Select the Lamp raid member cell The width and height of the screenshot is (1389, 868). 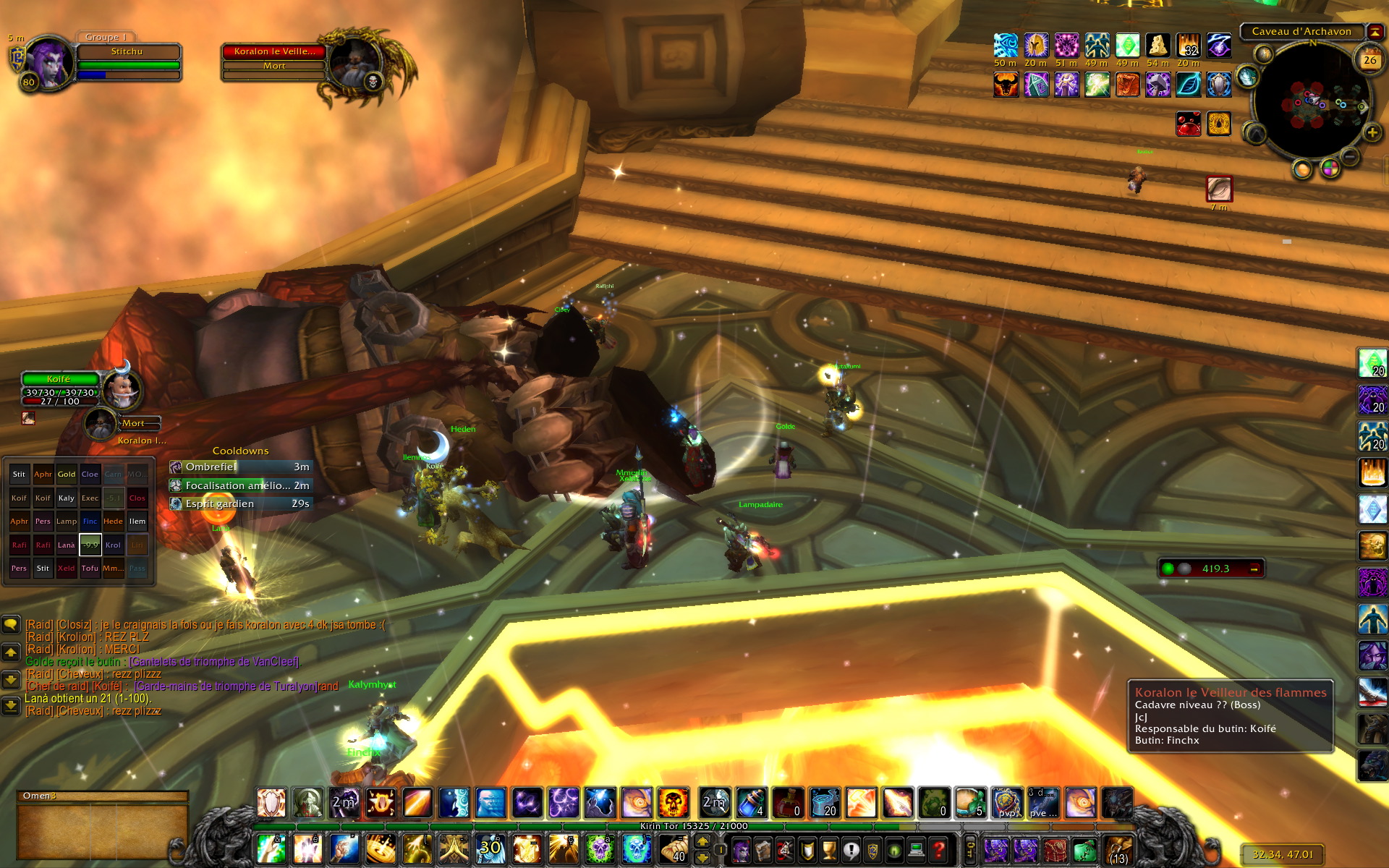point(67,522)
